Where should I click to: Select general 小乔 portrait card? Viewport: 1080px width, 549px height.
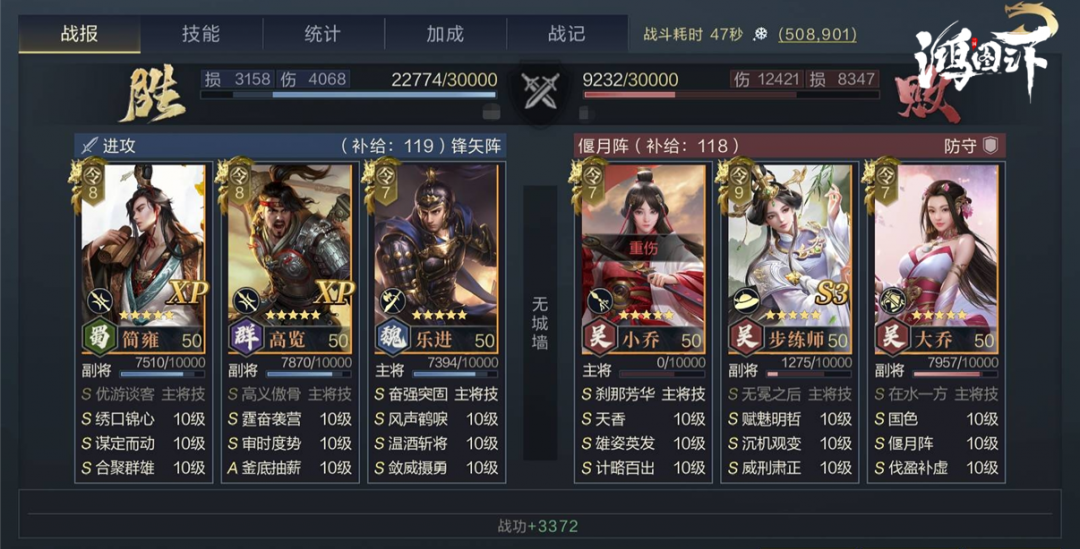(x=643, y=250)
